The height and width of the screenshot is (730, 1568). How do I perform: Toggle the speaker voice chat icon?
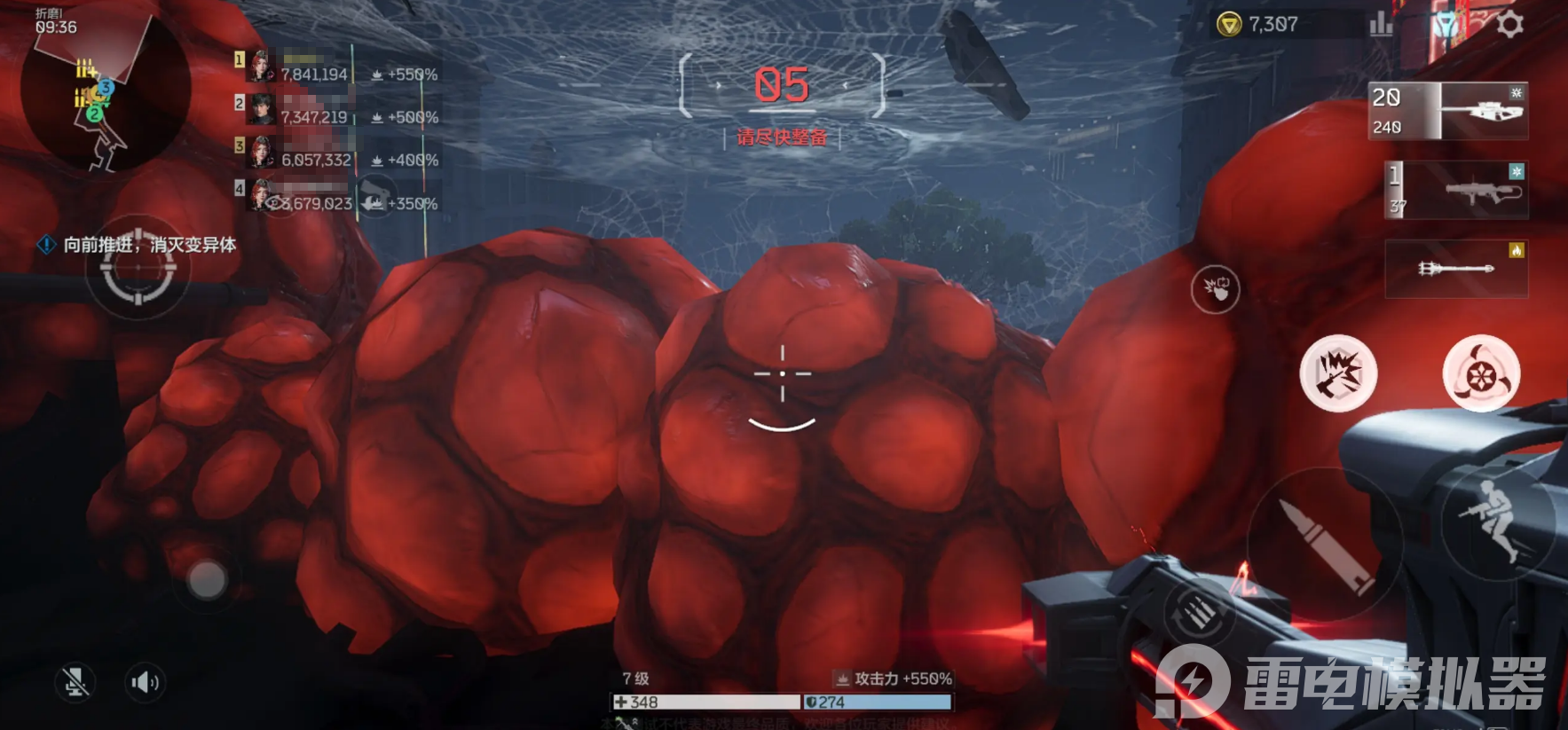pos(145,682)
